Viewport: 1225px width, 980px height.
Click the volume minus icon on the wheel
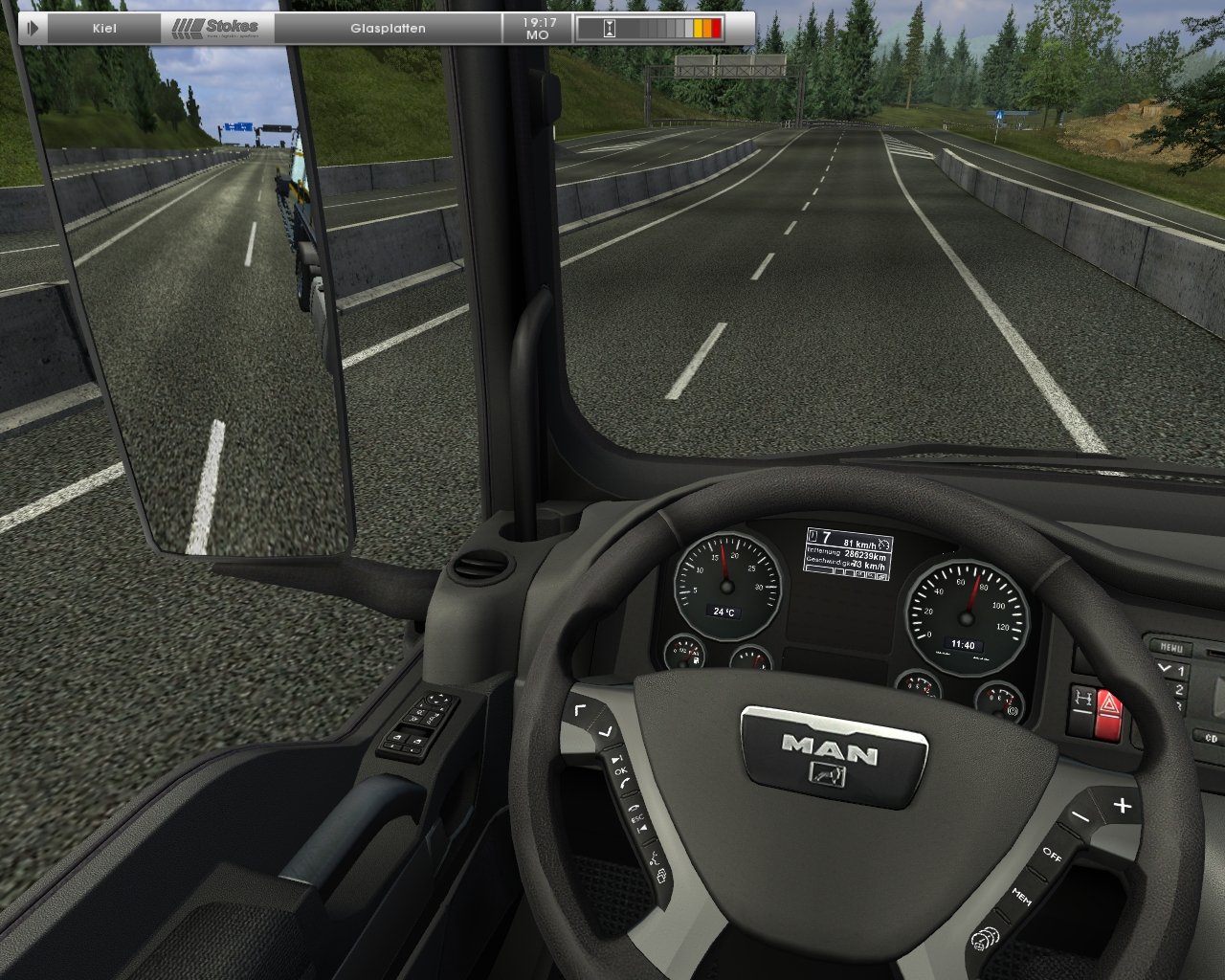(1080, 815)
